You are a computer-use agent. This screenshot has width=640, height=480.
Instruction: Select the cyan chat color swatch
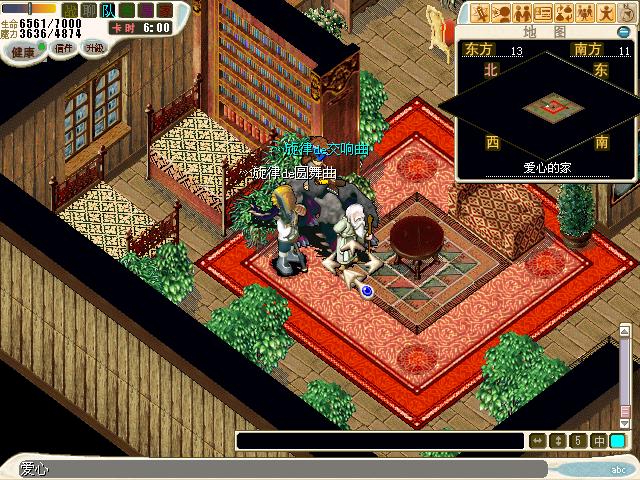pyautogui.click(x=618, y=441)
